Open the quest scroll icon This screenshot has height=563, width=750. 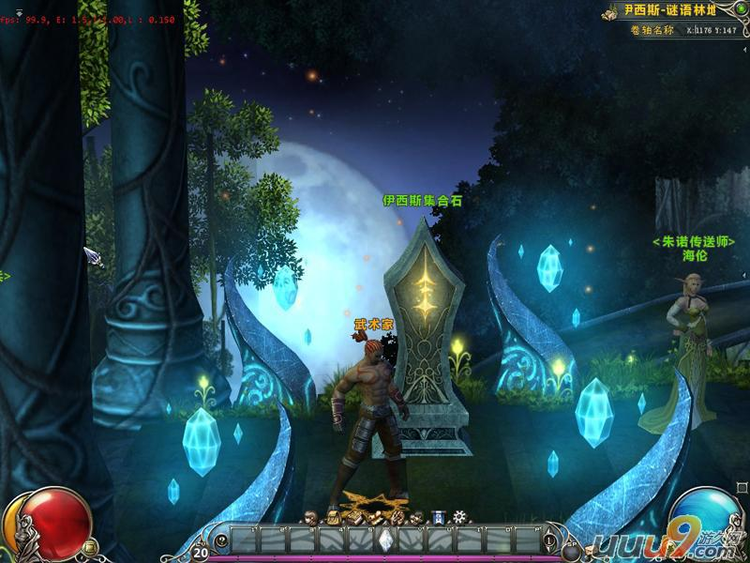pos(376,518)
